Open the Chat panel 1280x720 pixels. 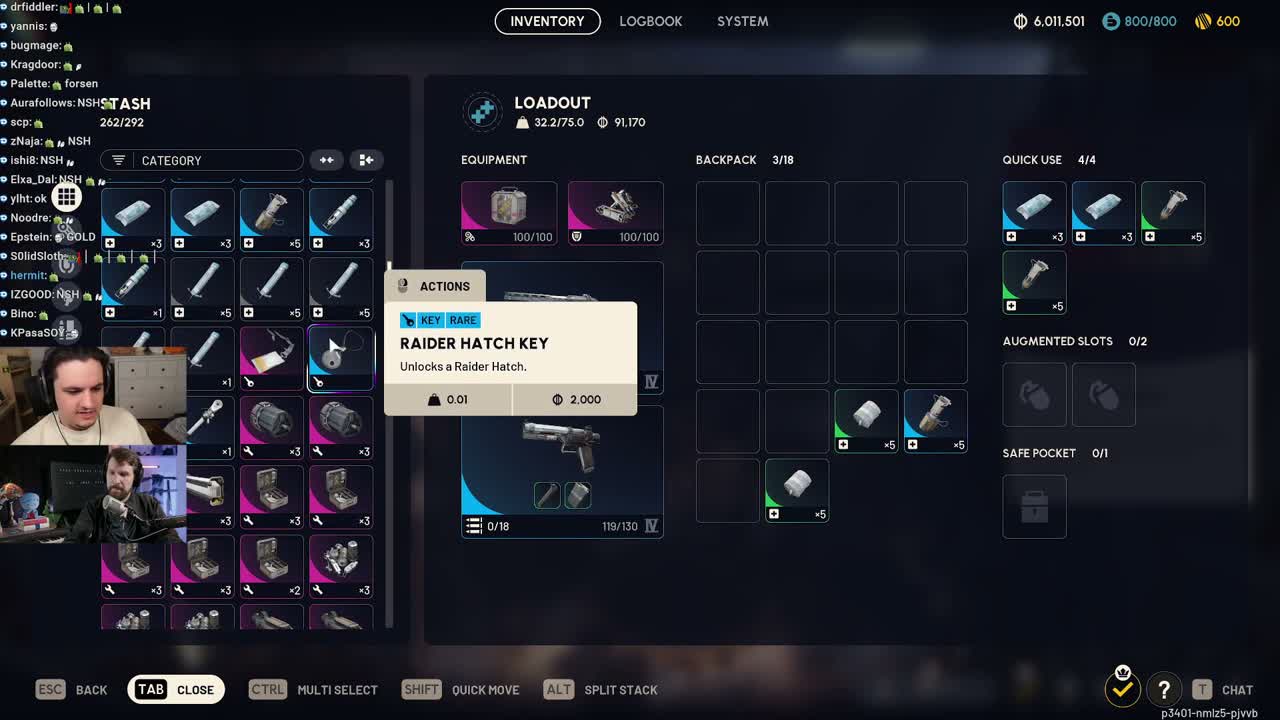pos(1223,689)
